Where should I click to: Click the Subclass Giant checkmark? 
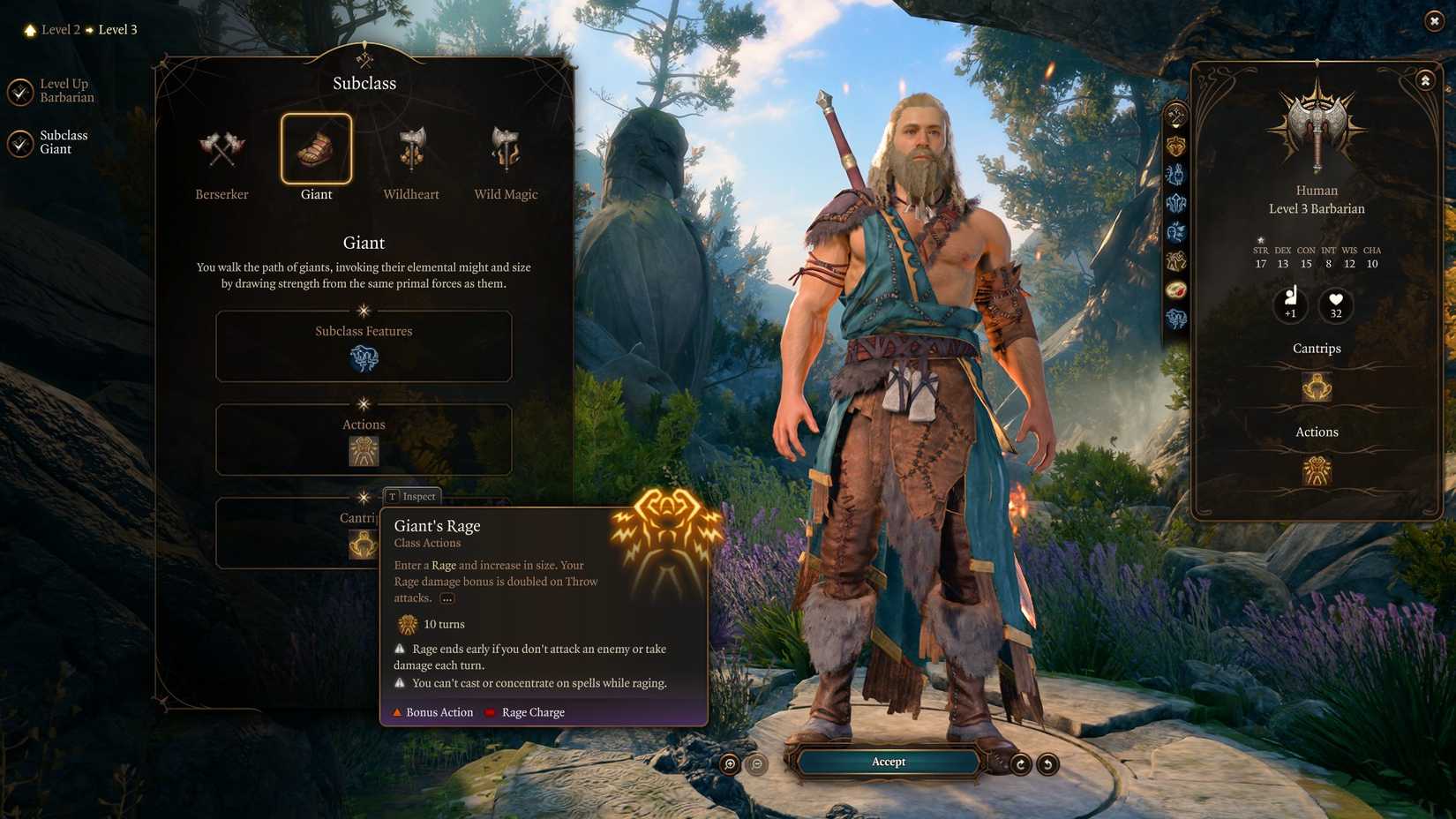tap(21, 142)
